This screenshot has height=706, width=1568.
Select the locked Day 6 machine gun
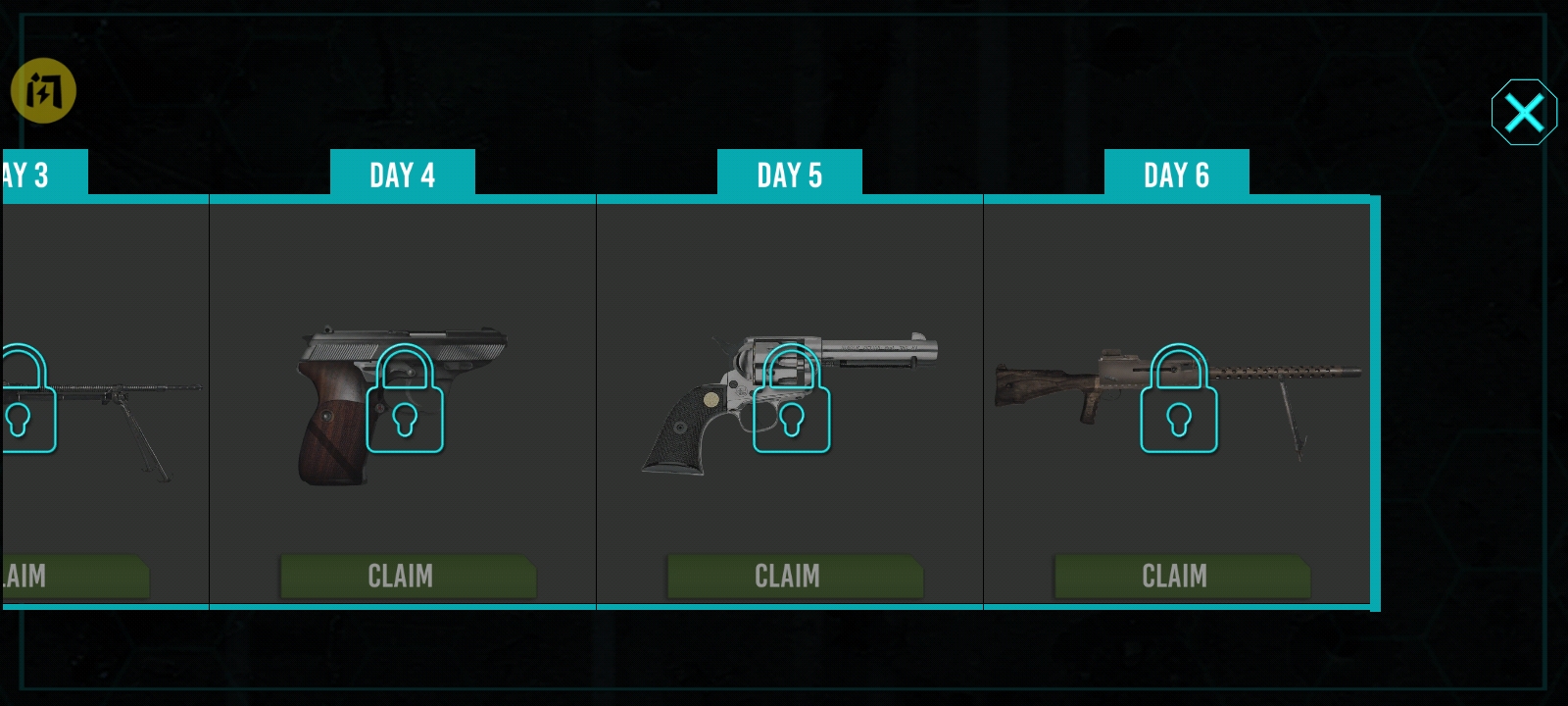click(1178, 400)
